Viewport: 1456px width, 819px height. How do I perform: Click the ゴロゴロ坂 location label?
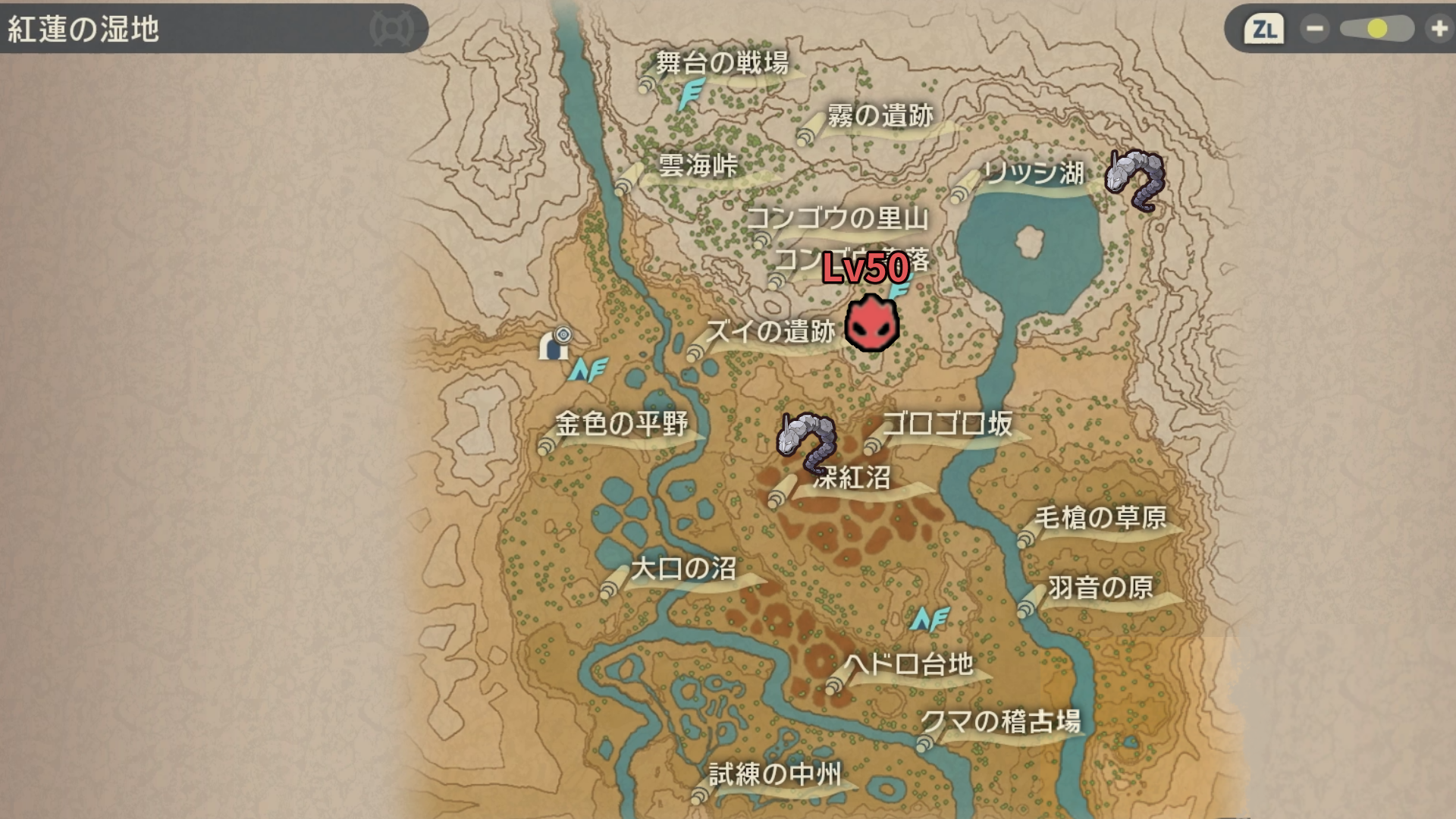(x=947, y=424)
